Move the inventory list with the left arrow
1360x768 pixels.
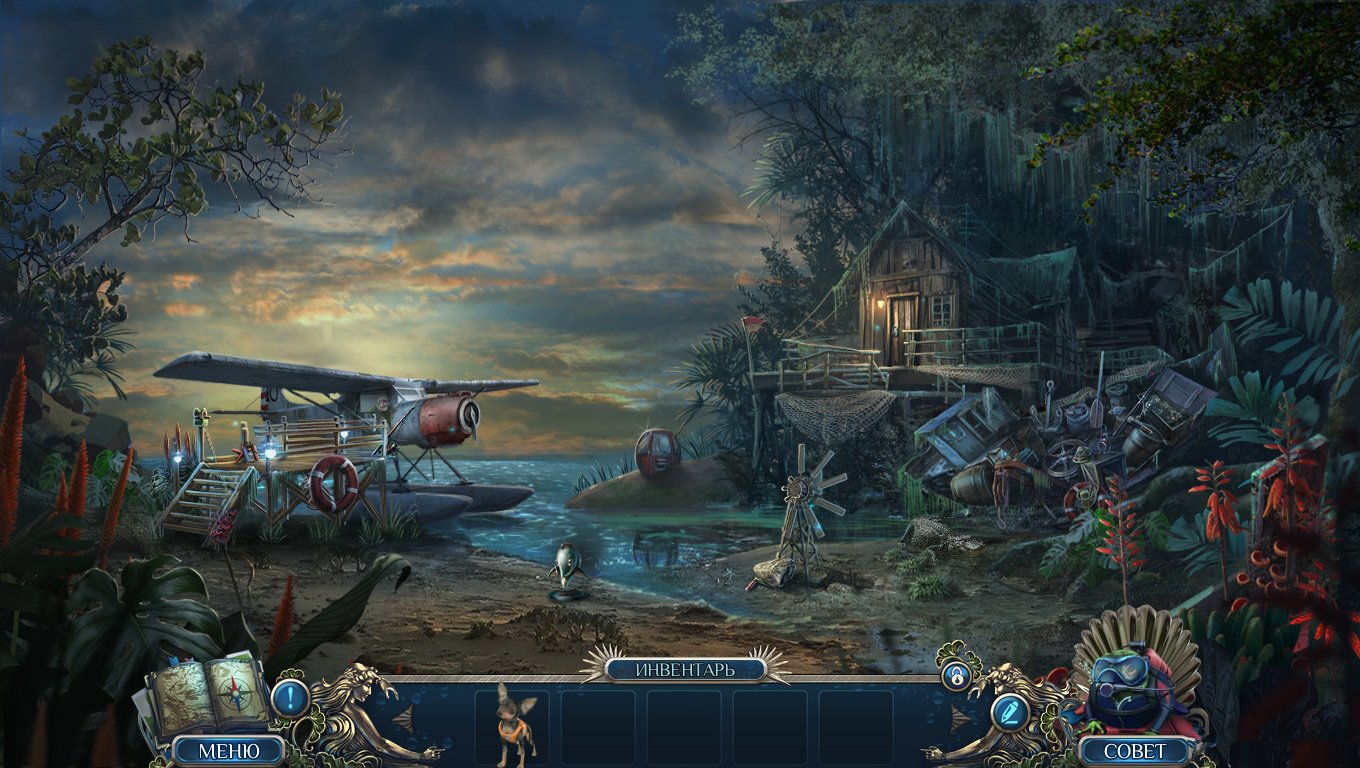[x=404, y=718]
